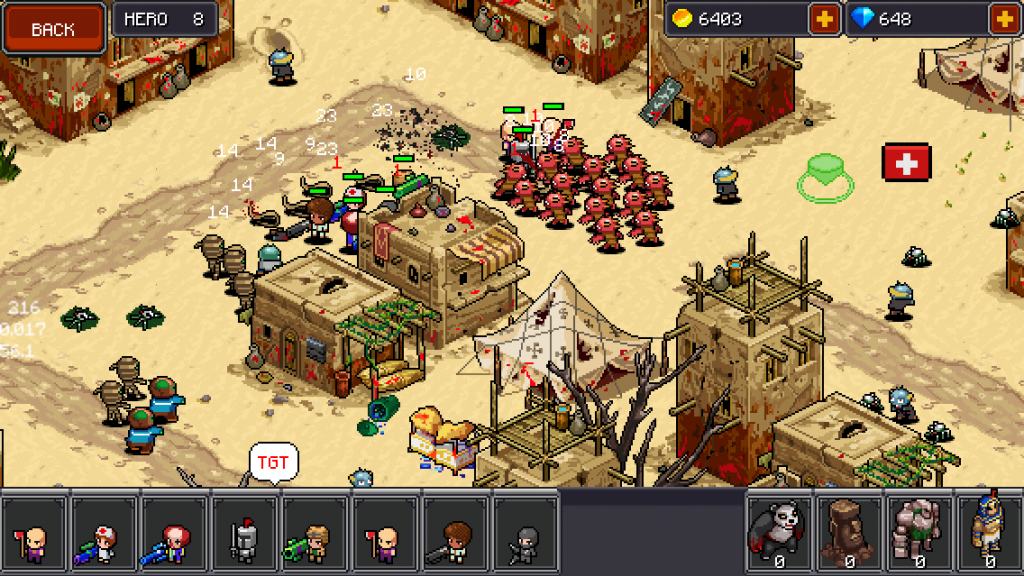The height and width of the screenshot is (576, 1024).
Task: Choose the gray ninja hero slot
Action: pos(524,534)
